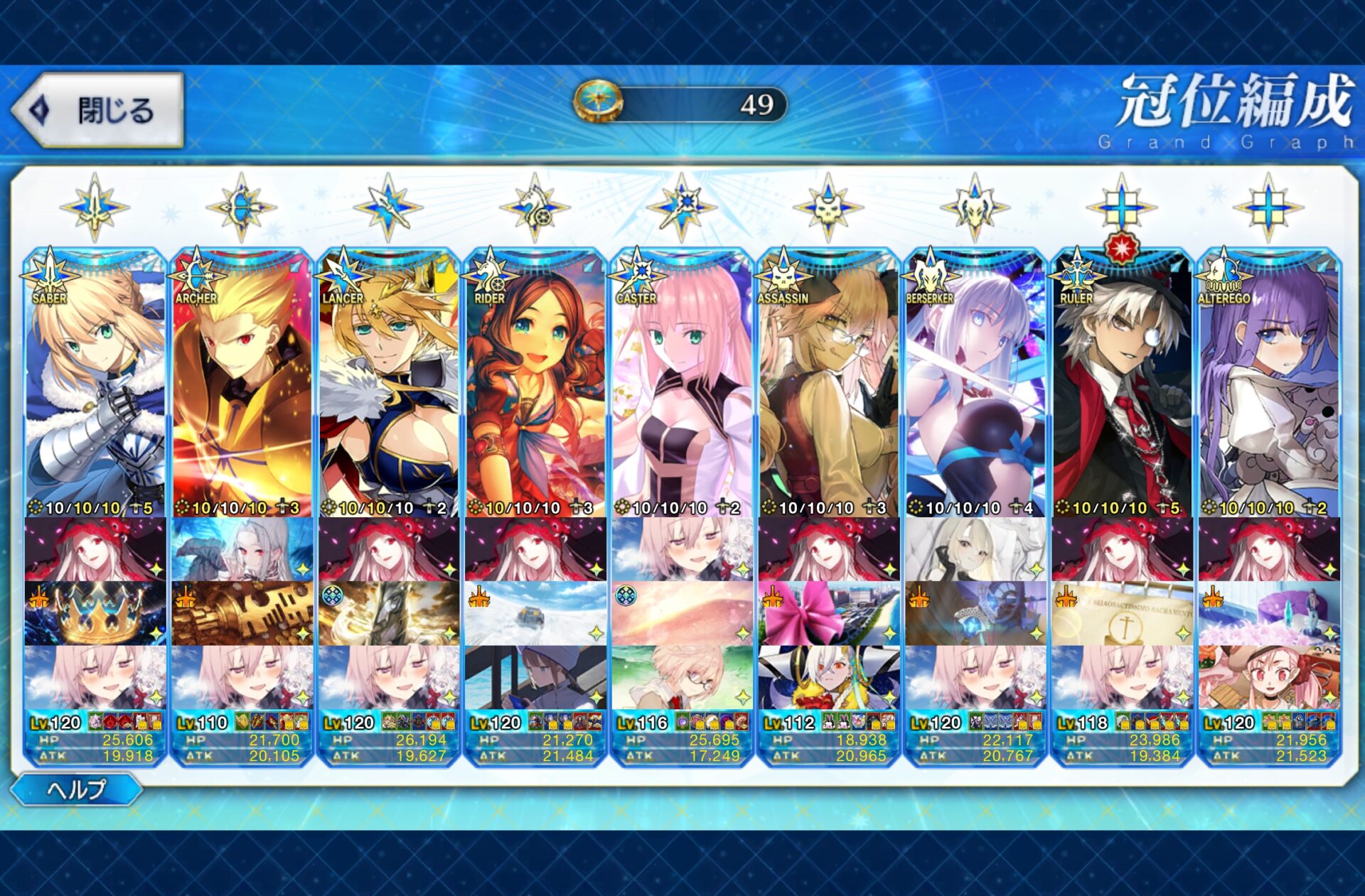Select the snowy car craft essence under Rider
The height and width of the screenshot is (896, 1365).
coord(535,613)
